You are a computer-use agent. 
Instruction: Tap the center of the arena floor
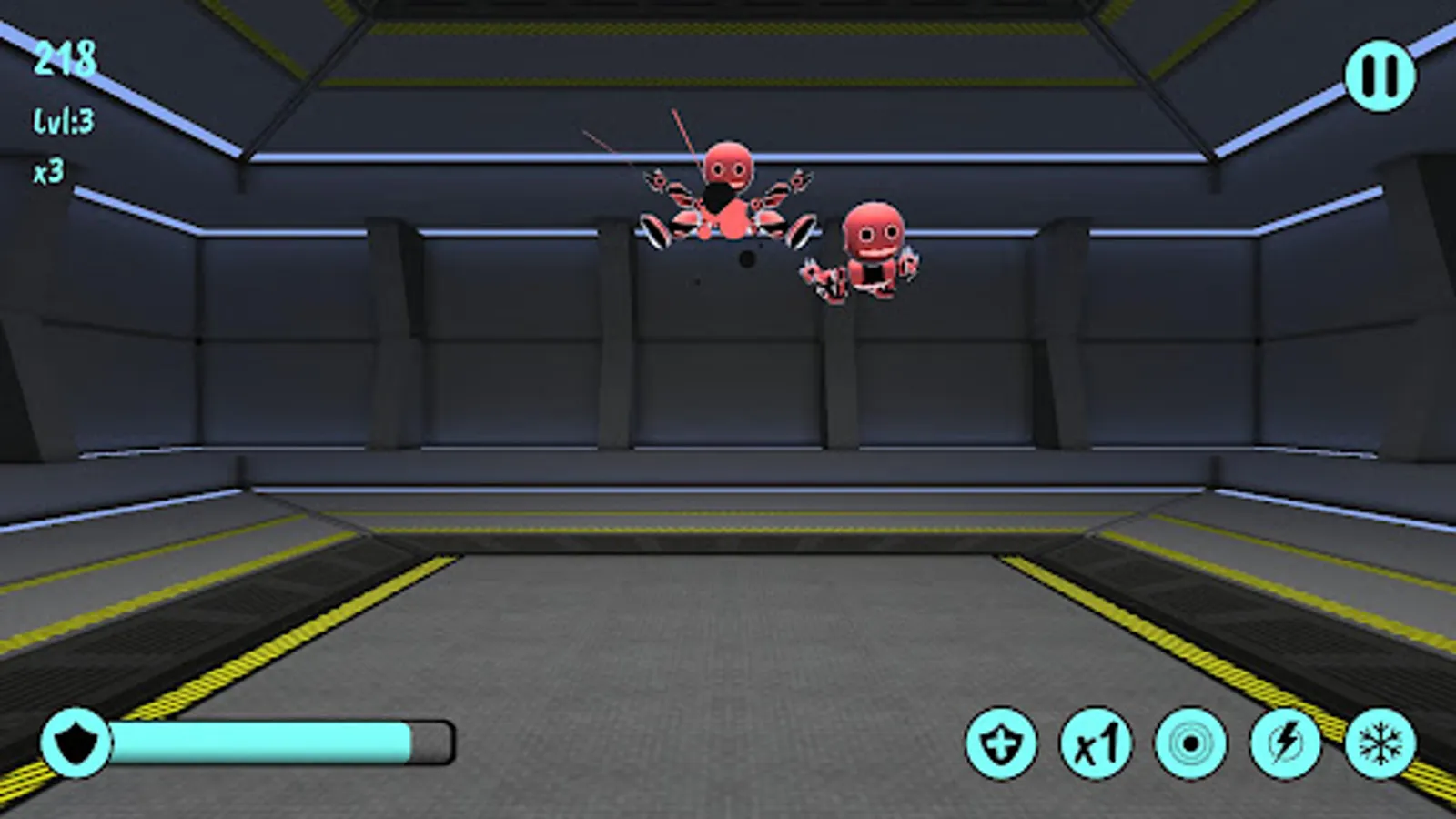point(728,637)
